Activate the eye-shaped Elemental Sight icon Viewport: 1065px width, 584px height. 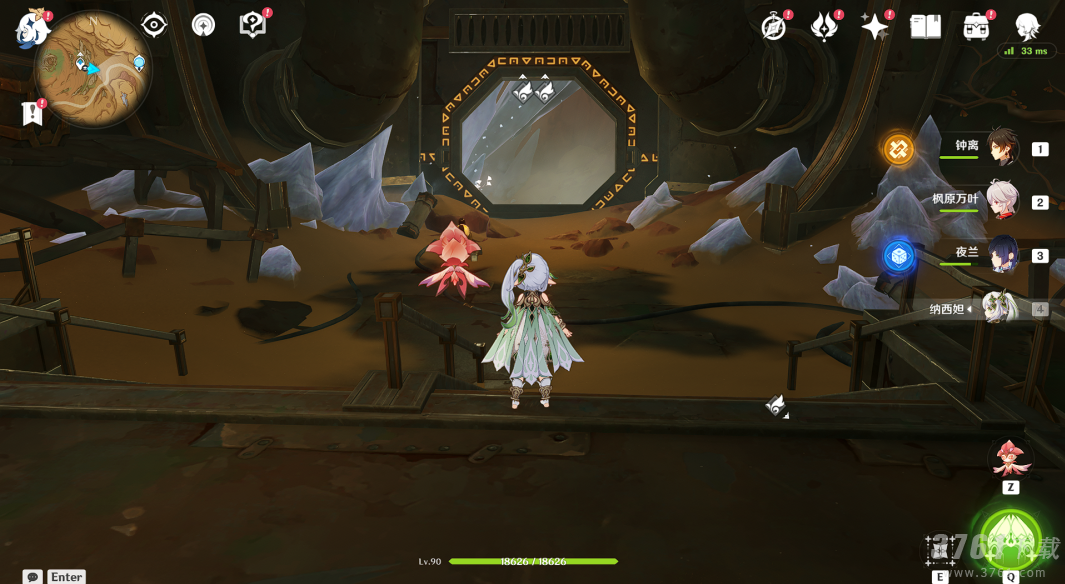point(154,25)
